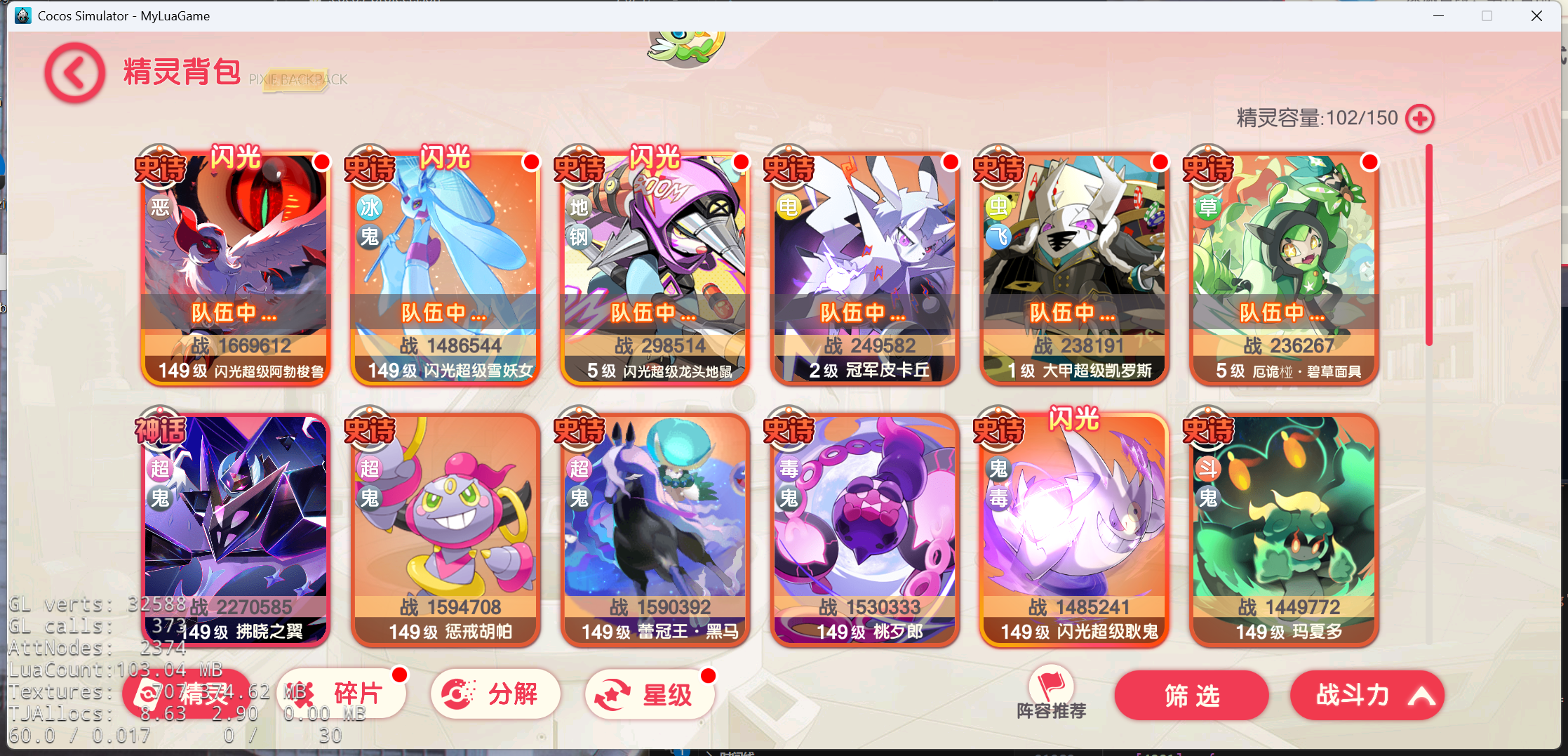1568x756 pixels.
Task: Toggle selection circle on 大甲超级凯罗斯 card
Action: click(x=1160, y=162)
